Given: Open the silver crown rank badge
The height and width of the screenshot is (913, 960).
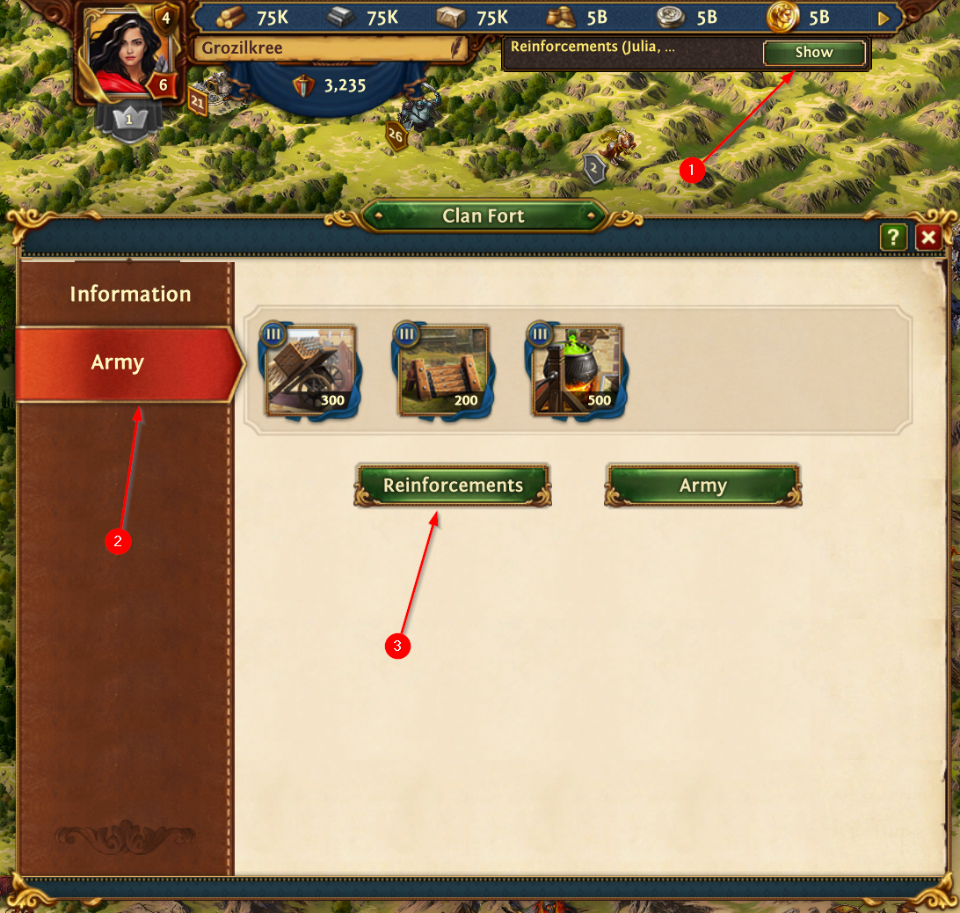Looking at the screenshot, I should point(128,119).
